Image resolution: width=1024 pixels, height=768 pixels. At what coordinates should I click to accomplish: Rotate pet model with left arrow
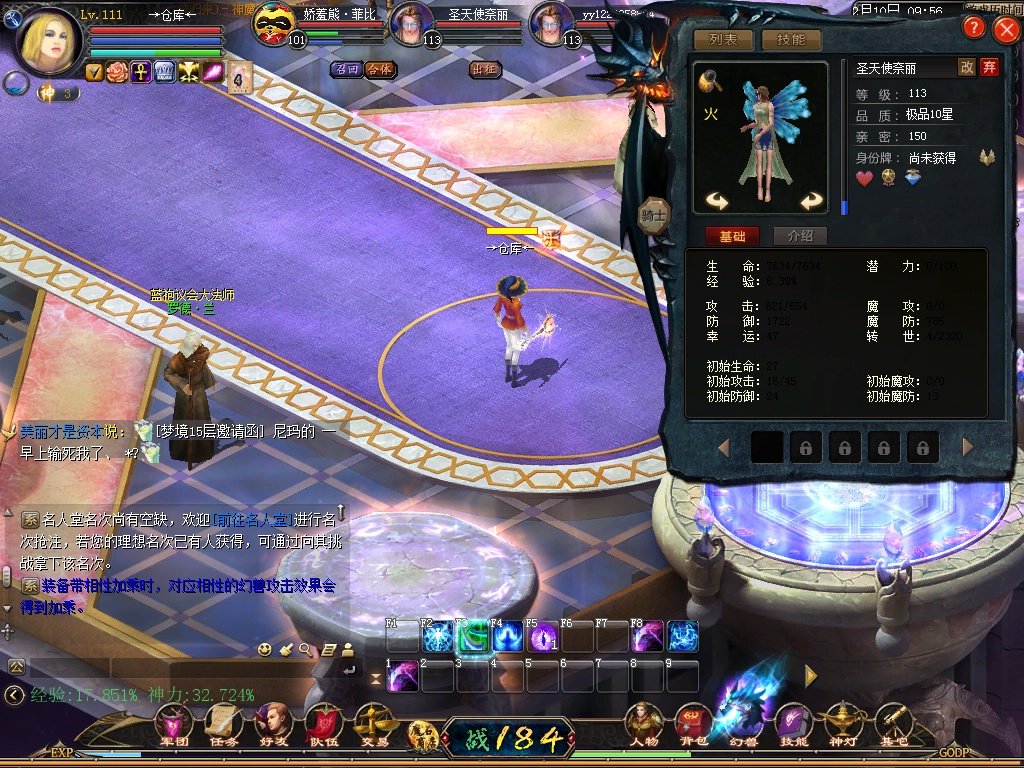(x=716, y=200)
